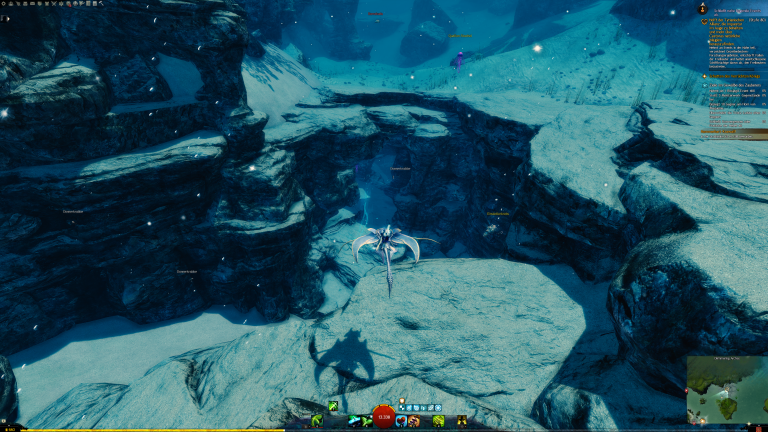Open the game menu icon in the top bar
Screen dimensions: 768x432
point(5,4)
